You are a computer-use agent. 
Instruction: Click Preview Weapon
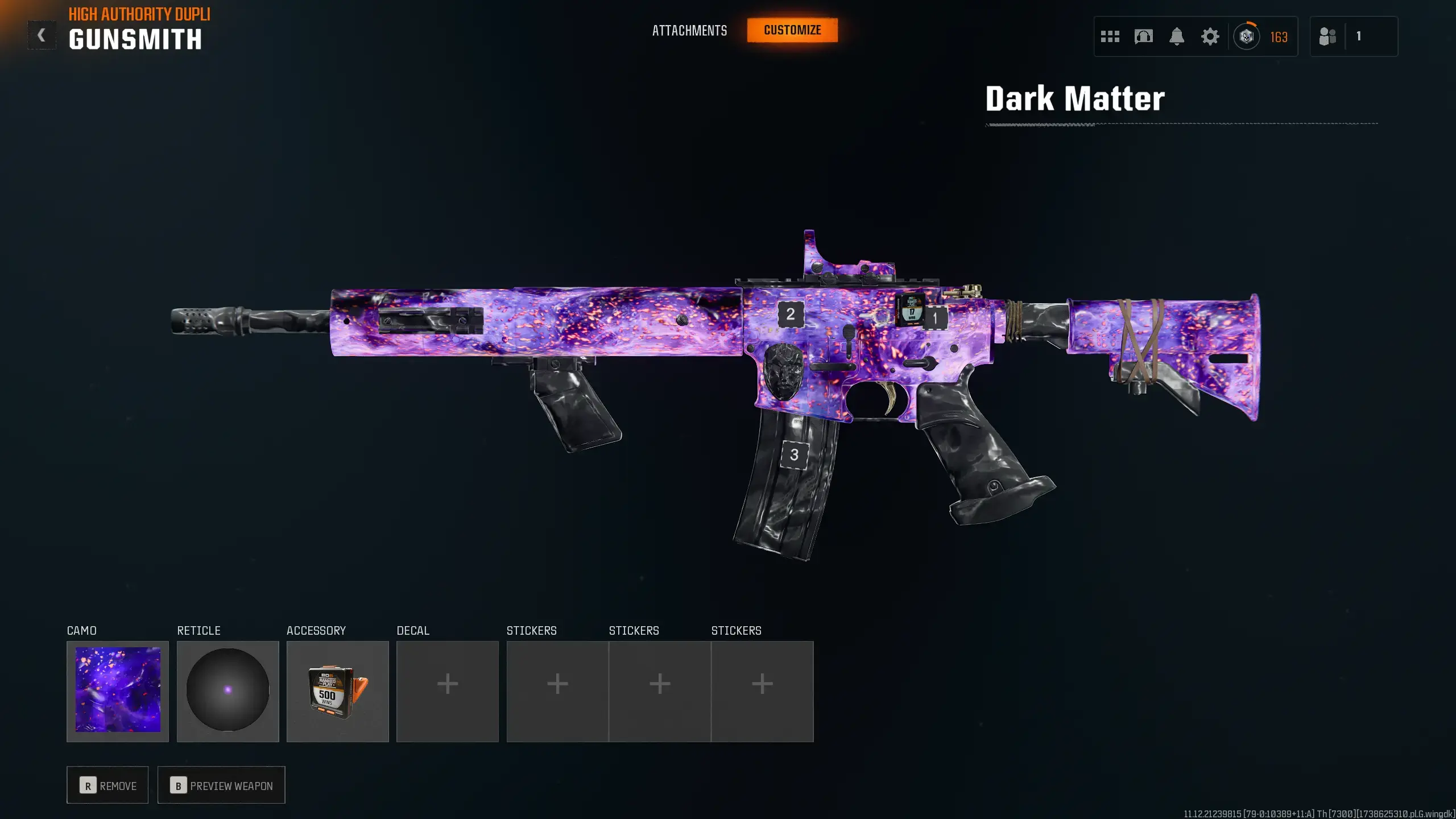[x=221, y=785]
